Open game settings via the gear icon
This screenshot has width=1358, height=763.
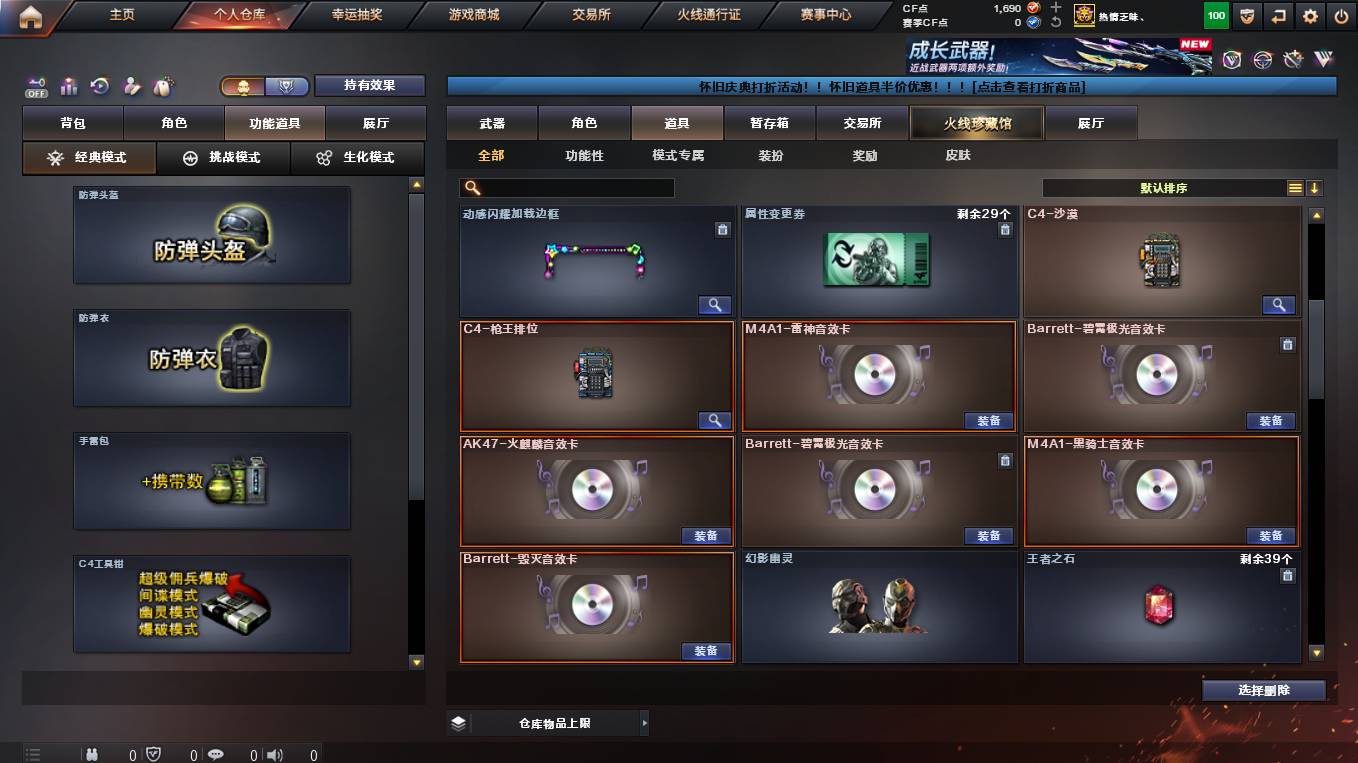point(1309,16)
